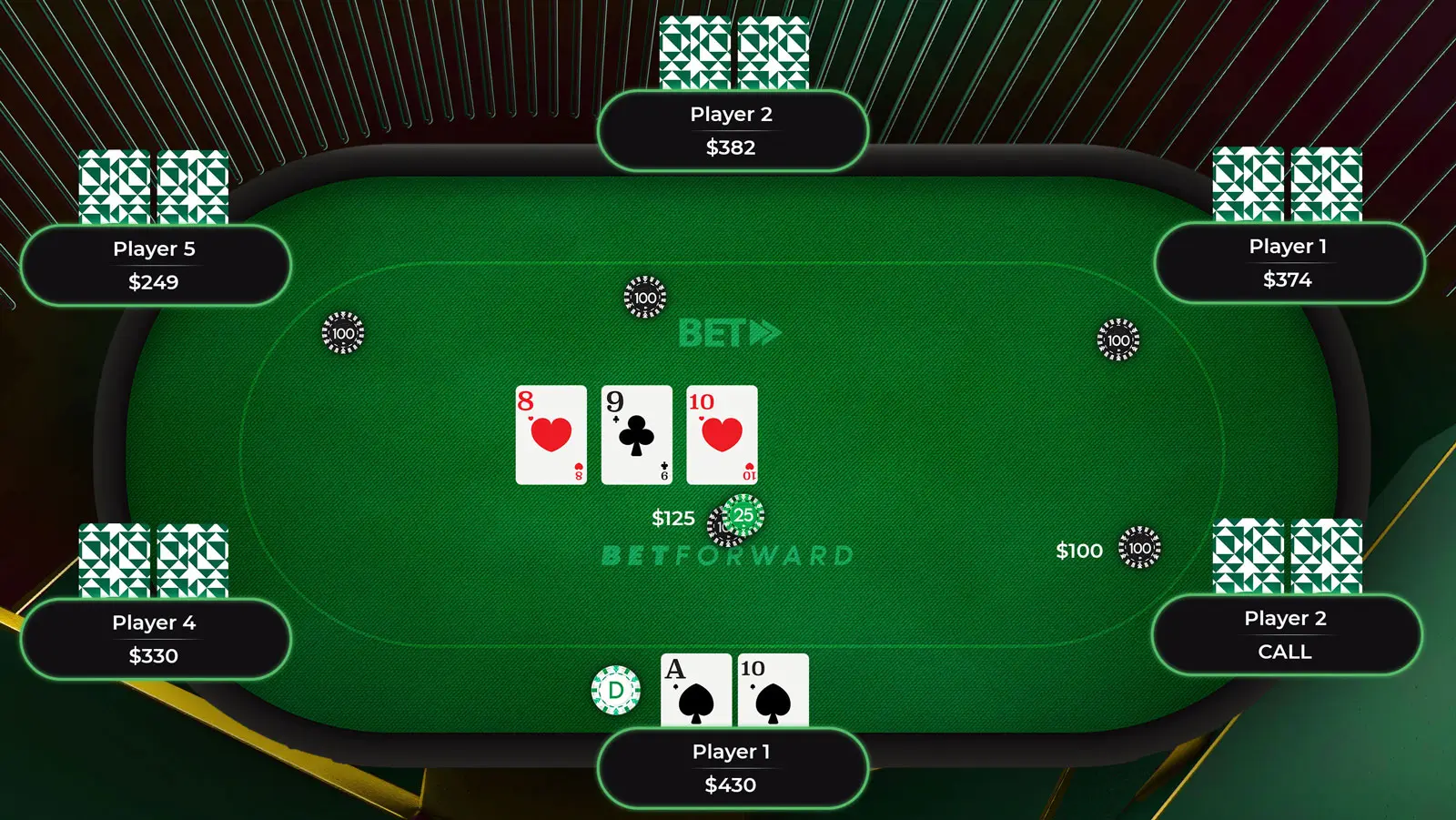Select the Player 2 panel showing $382

point(732,131)
